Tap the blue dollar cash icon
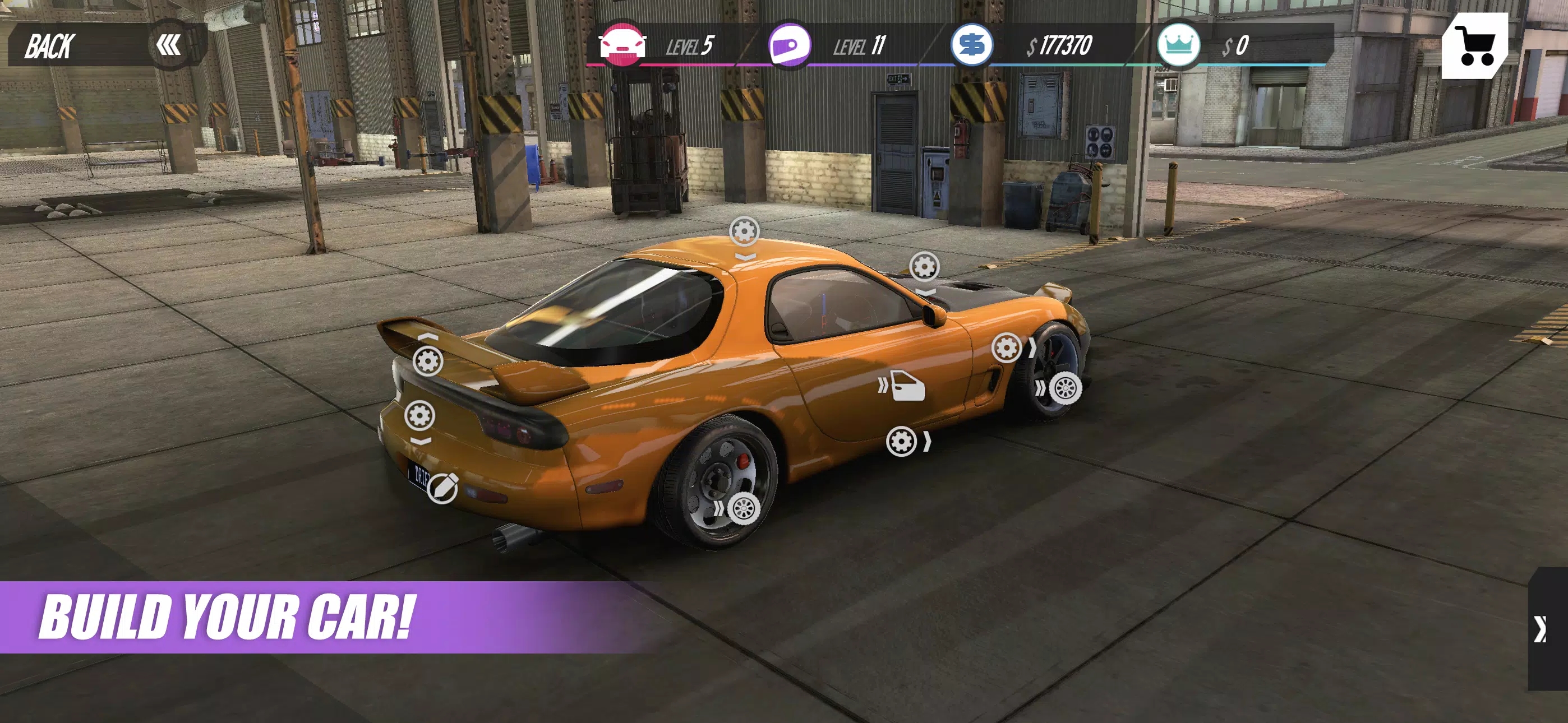The height and width of the screenshot is (723, 1568). [971, 45]
